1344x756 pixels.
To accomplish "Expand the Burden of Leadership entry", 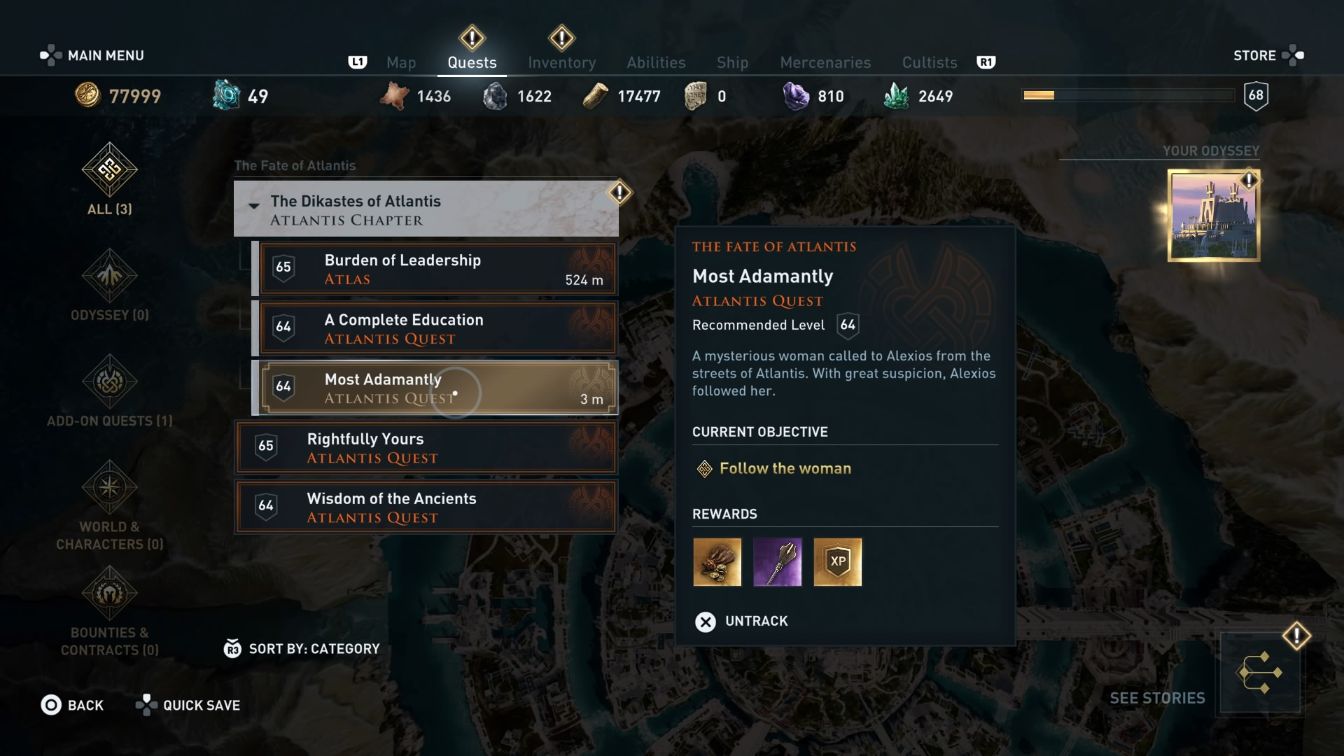I will point(425,268).
